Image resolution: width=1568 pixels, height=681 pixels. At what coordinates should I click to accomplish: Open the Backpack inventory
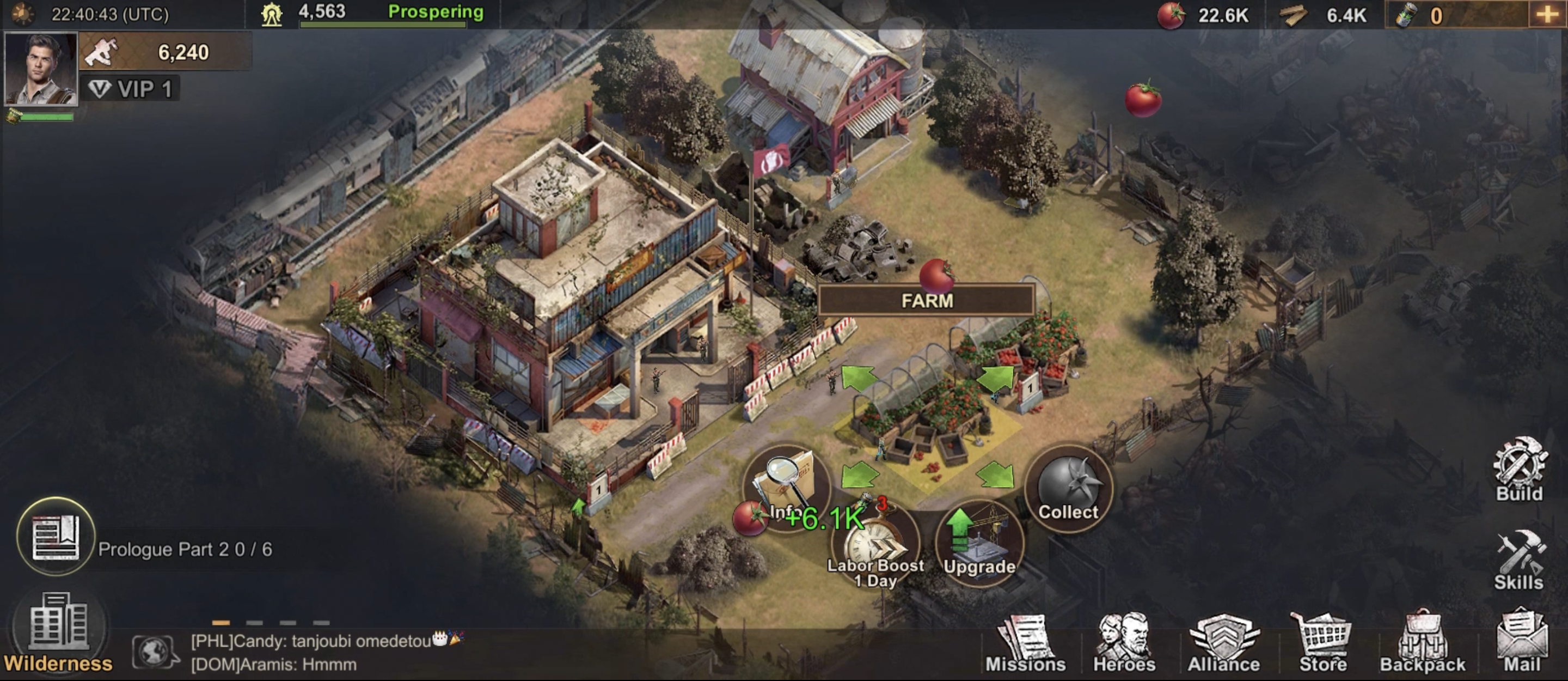[x=1423, y=646]
